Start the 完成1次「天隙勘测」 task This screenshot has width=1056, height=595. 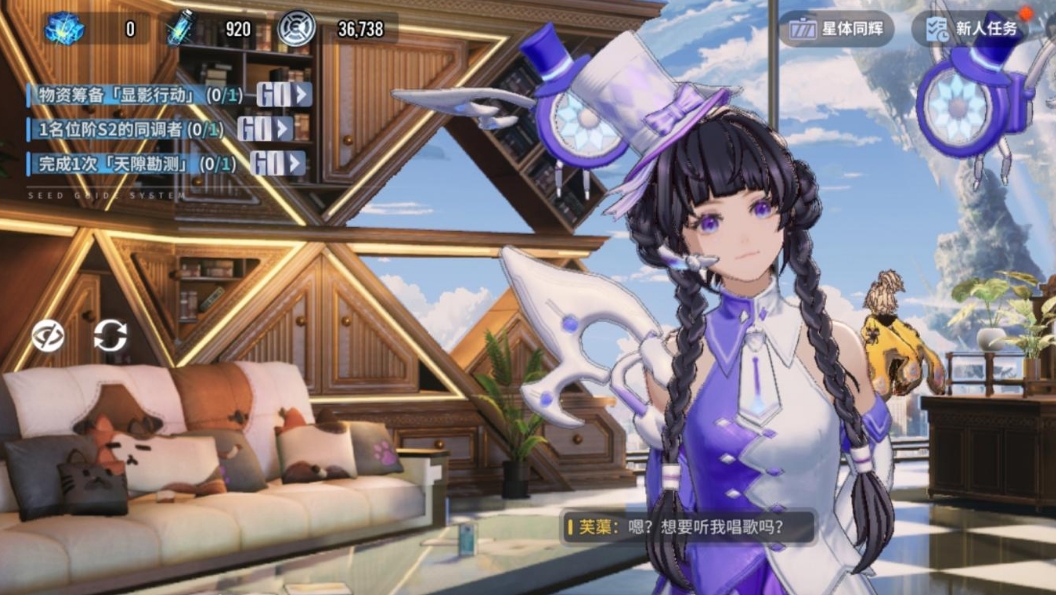tap(277, 163)
